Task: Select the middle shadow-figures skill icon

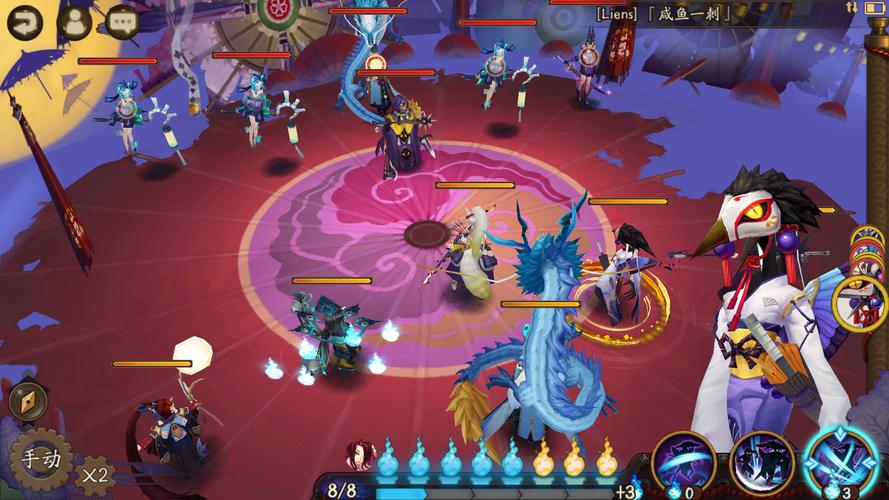Action: click(x=761, y=463)
